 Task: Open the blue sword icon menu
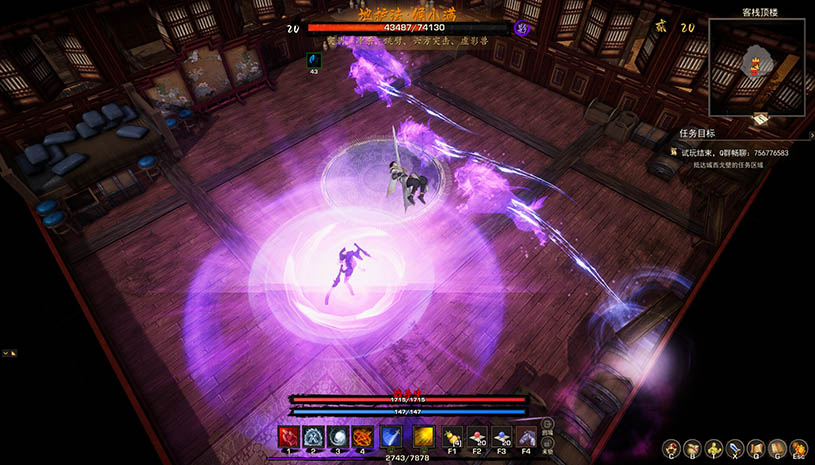(x=736, y=448)
